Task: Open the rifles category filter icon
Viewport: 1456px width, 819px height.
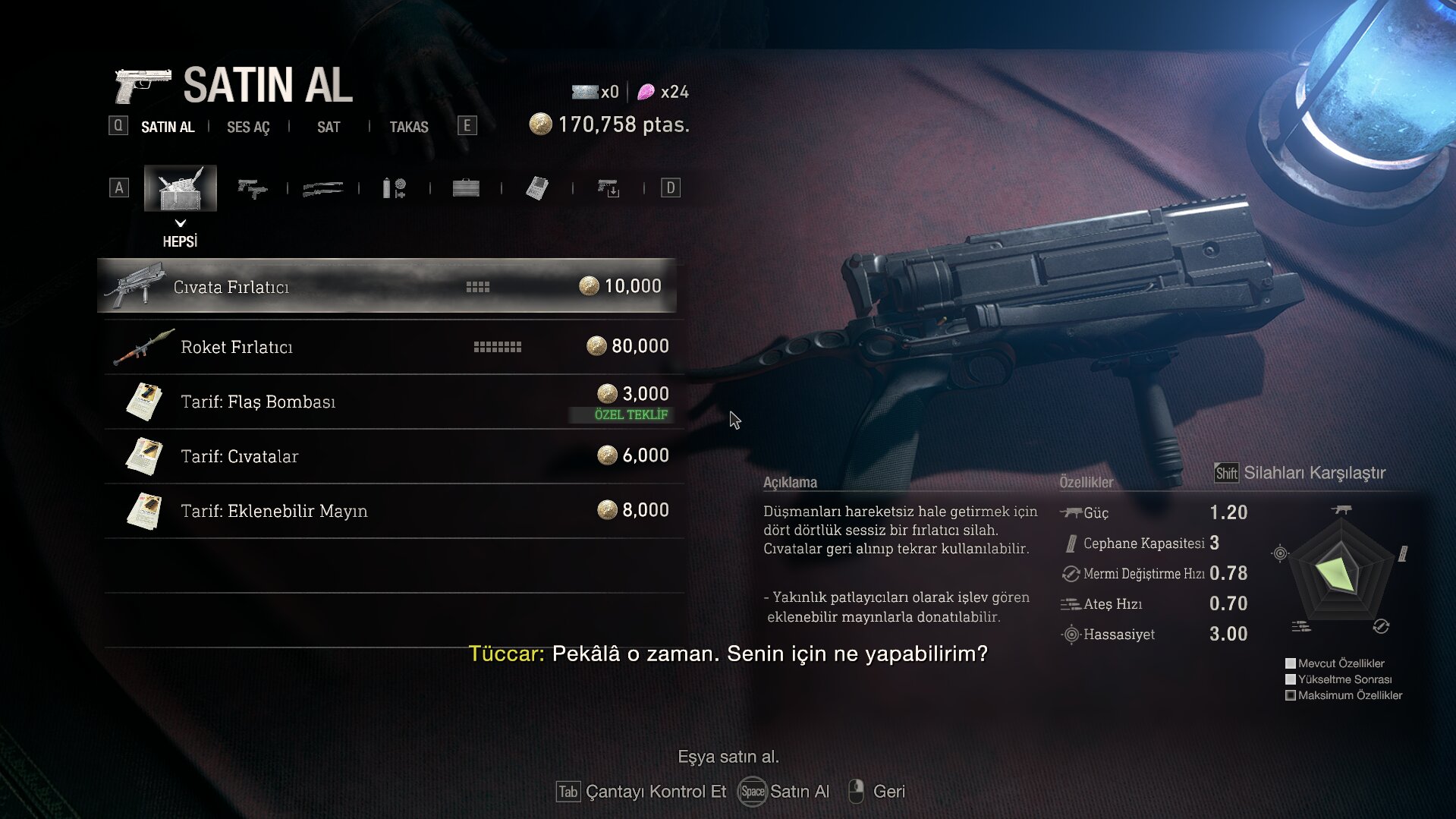Action: point(322,187)
